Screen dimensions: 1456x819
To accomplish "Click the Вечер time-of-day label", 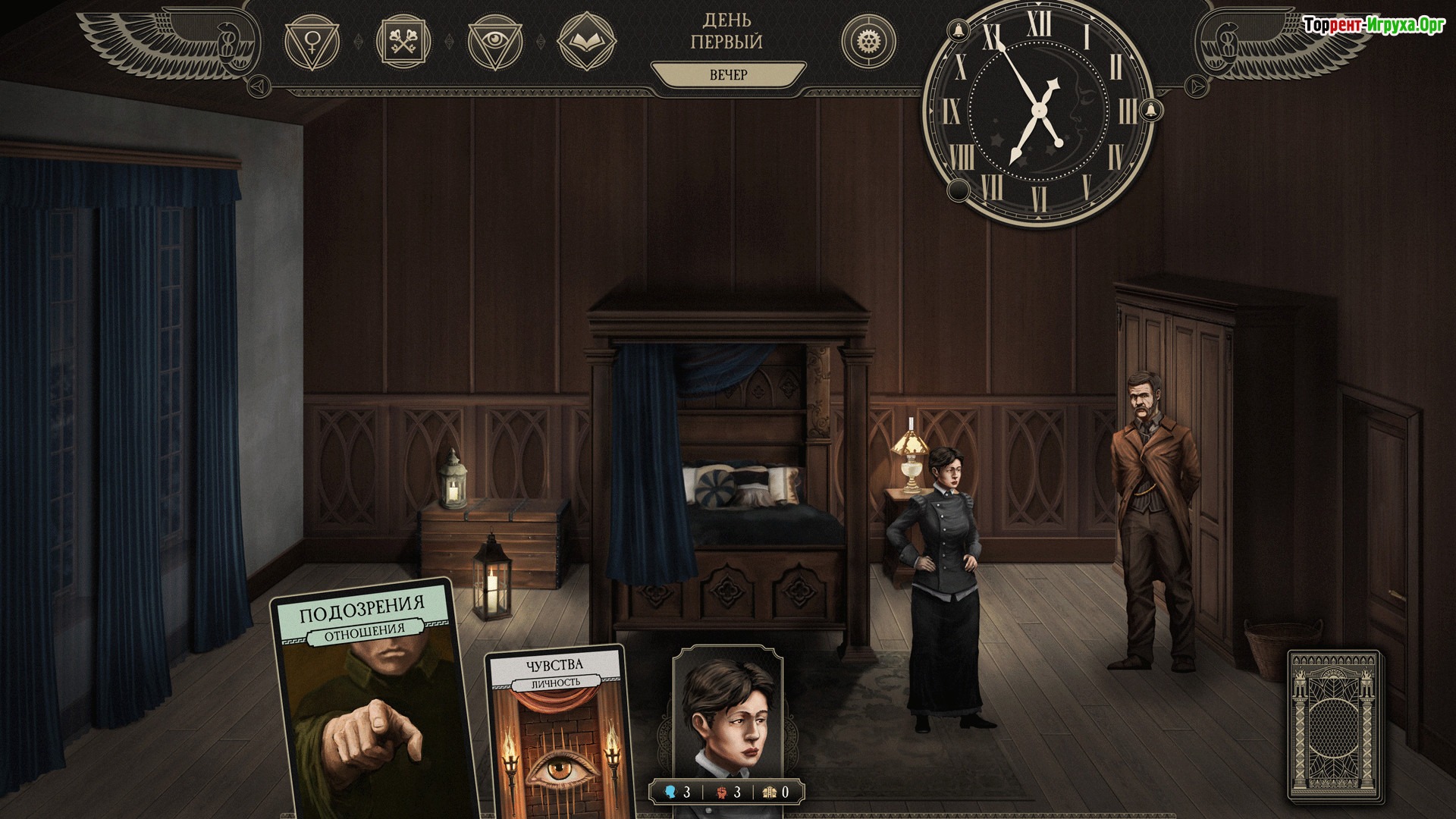I will [x=728, y=75].
